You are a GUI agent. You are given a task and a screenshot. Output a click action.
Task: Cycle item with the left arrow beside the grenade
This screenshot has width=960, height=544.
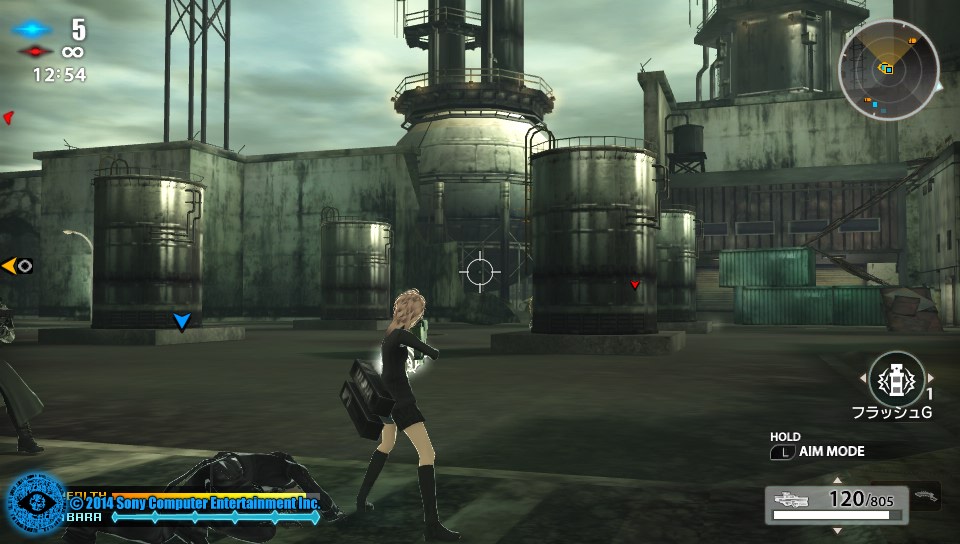863,378
